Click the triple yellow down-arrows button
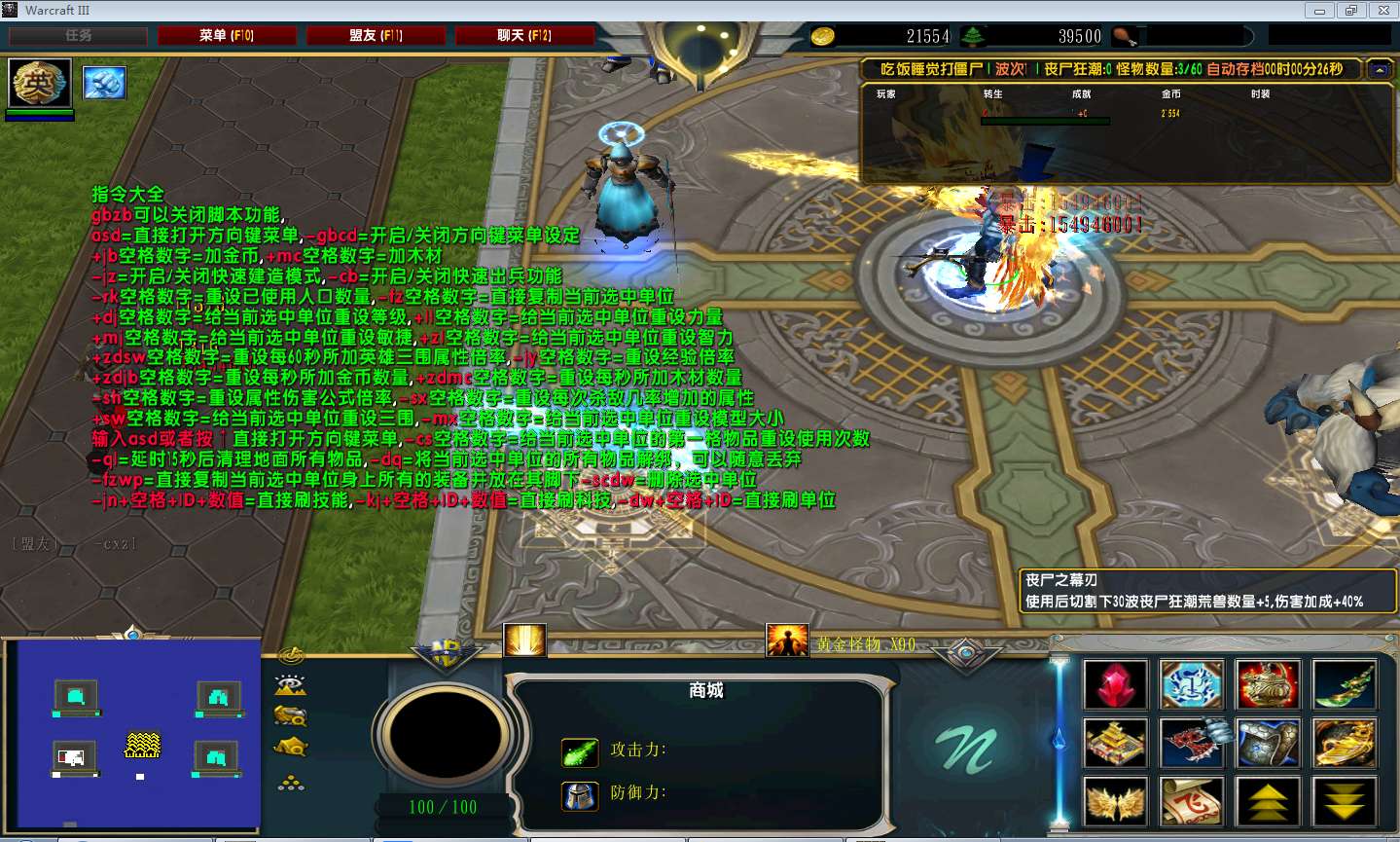 [x=1344, y=802]
